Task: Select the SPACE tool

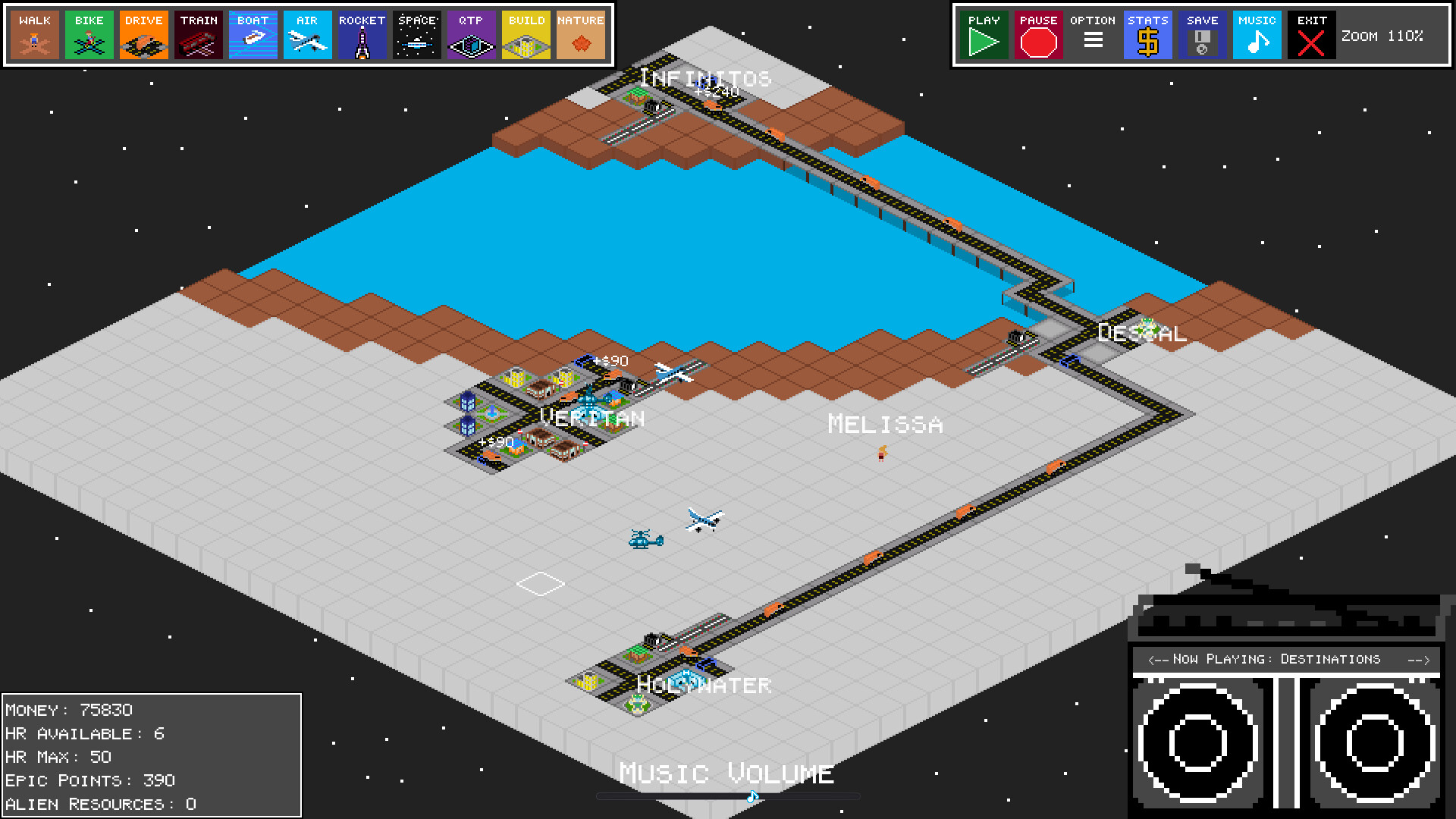Action: 416,34
